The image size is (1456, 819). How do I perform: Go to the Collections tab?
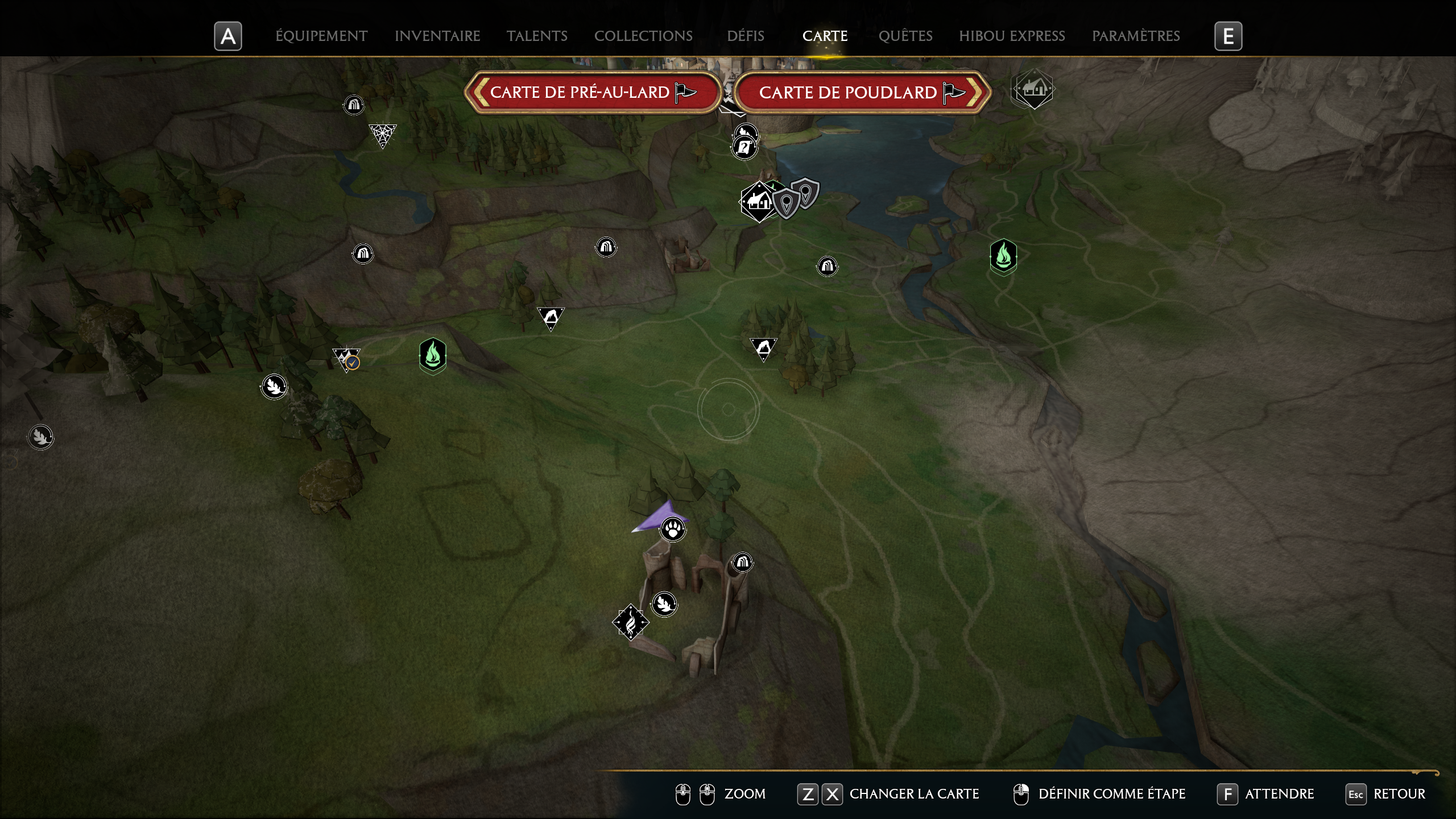pyautogui.click(x=643, y=36)
